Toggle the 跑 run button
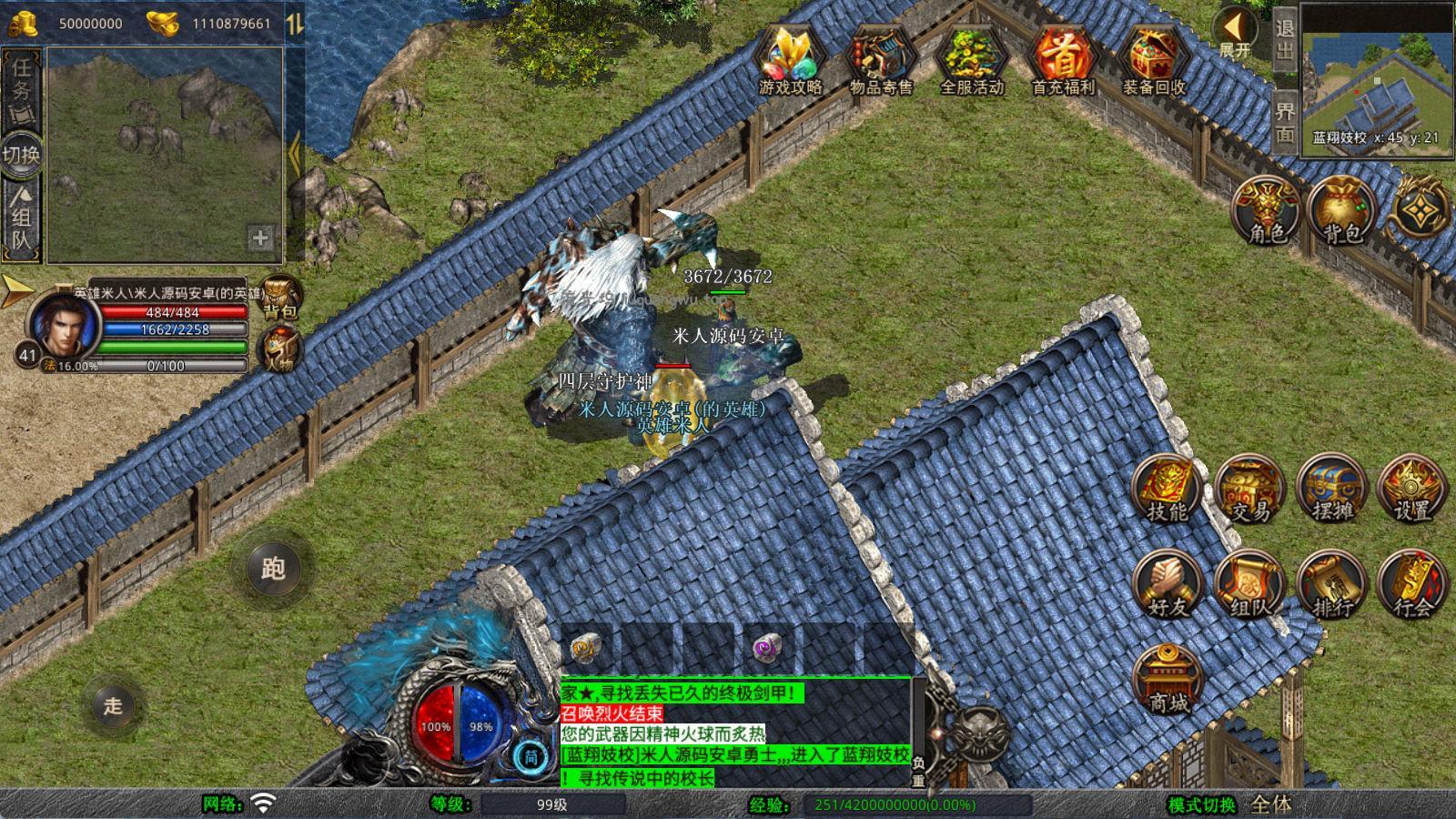This screenshot has height=819, width=1456. (x=273, y=569)
